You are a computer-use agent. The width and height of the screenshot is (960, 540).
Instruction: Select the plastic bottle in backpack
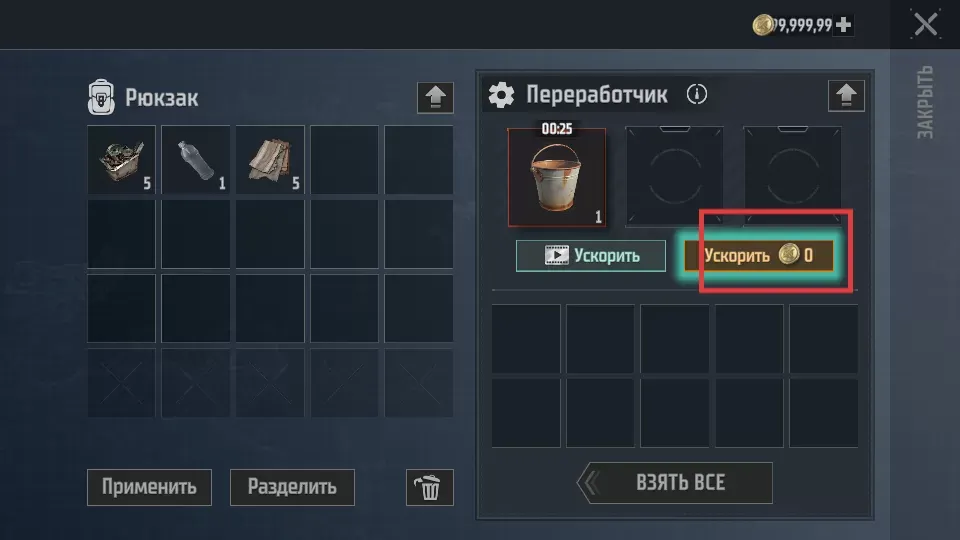tap(196, 160)
